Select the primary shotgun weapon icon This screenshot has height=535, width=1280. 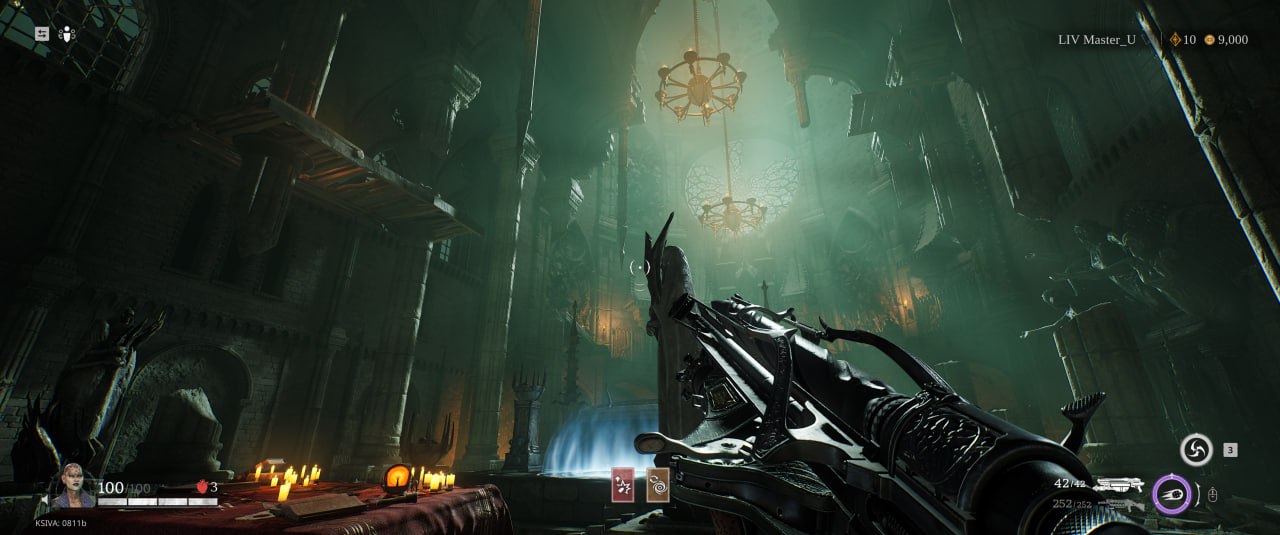point(1118,485)
